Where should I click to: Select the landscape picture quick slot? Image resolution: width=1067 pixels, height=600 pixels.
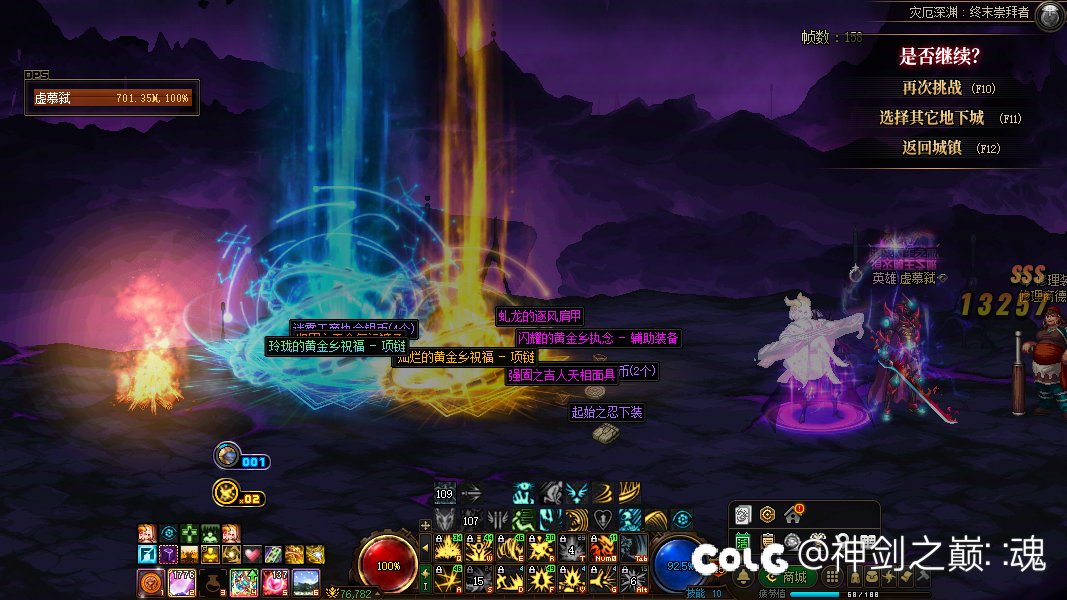[306, 581]
